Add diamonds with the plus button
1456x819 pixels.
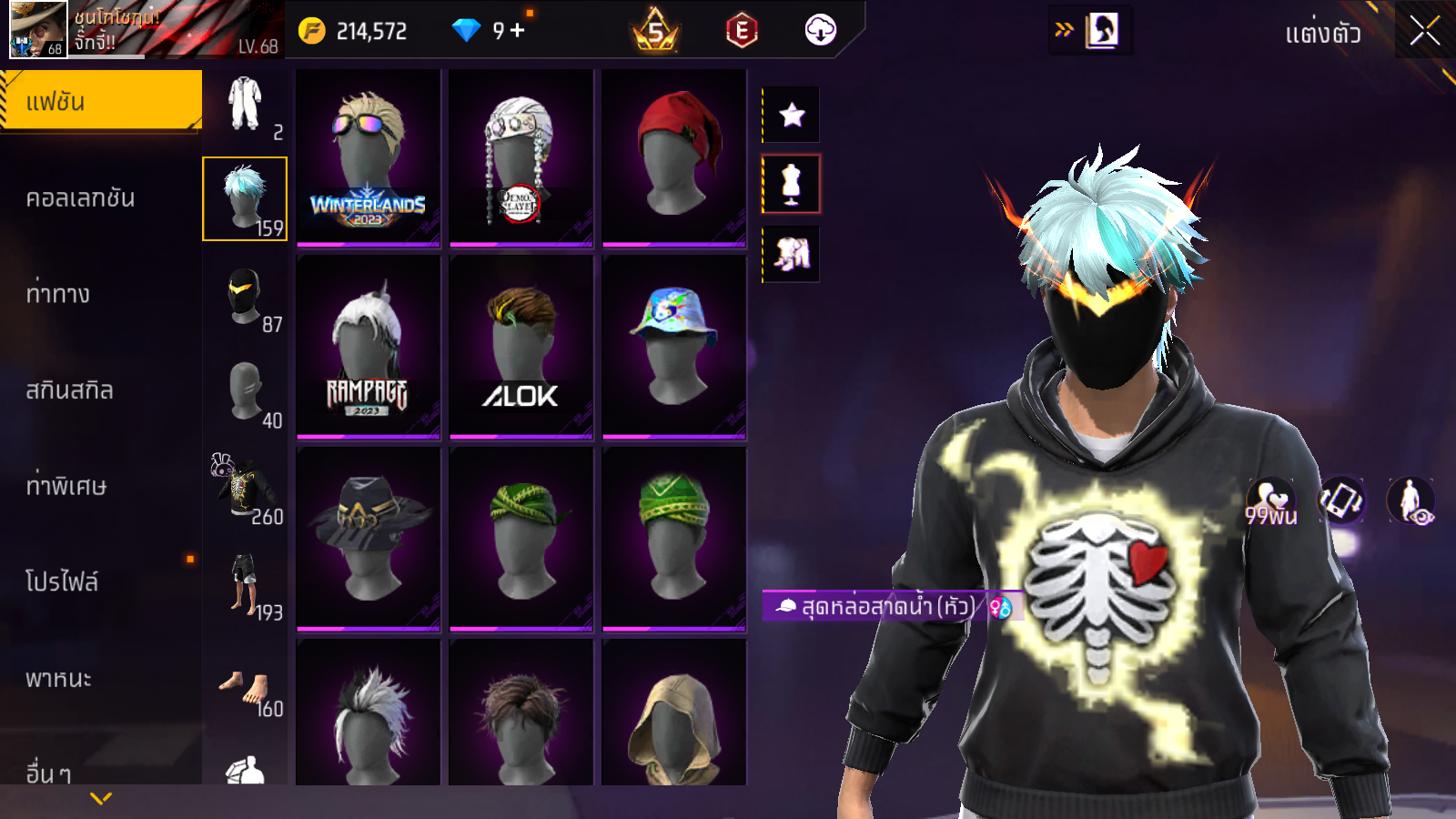tap(518, 31)
